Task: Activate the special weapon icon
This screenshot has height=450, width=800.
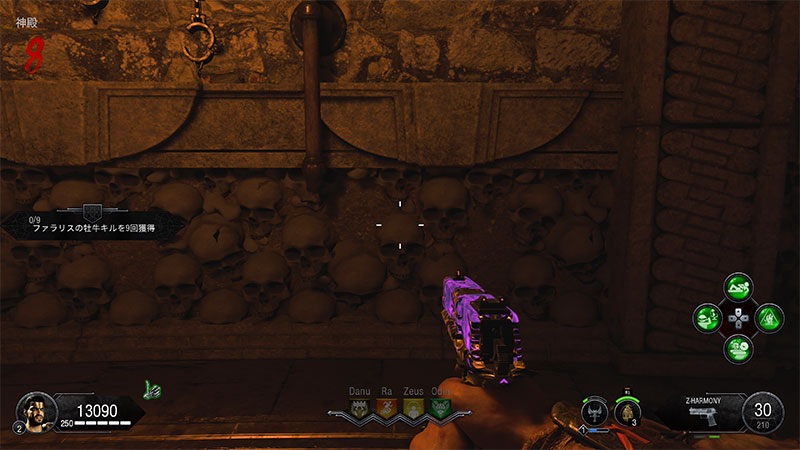Action: pos(597,410)
